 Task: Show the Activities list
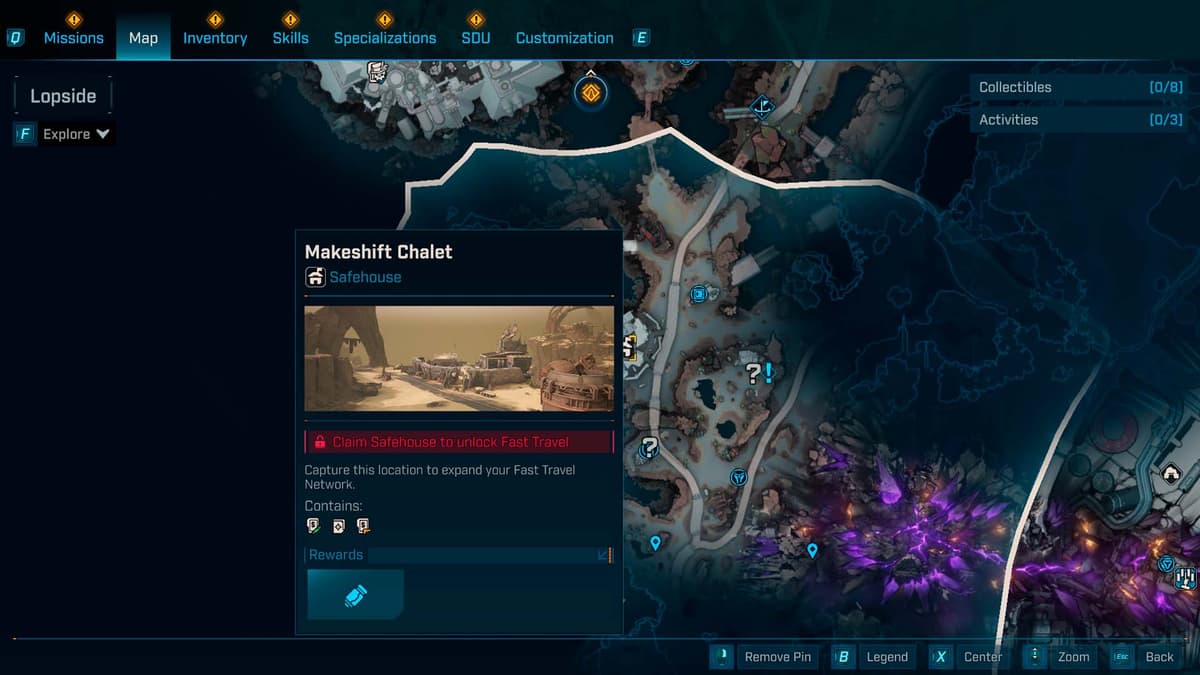point(1080,119)
